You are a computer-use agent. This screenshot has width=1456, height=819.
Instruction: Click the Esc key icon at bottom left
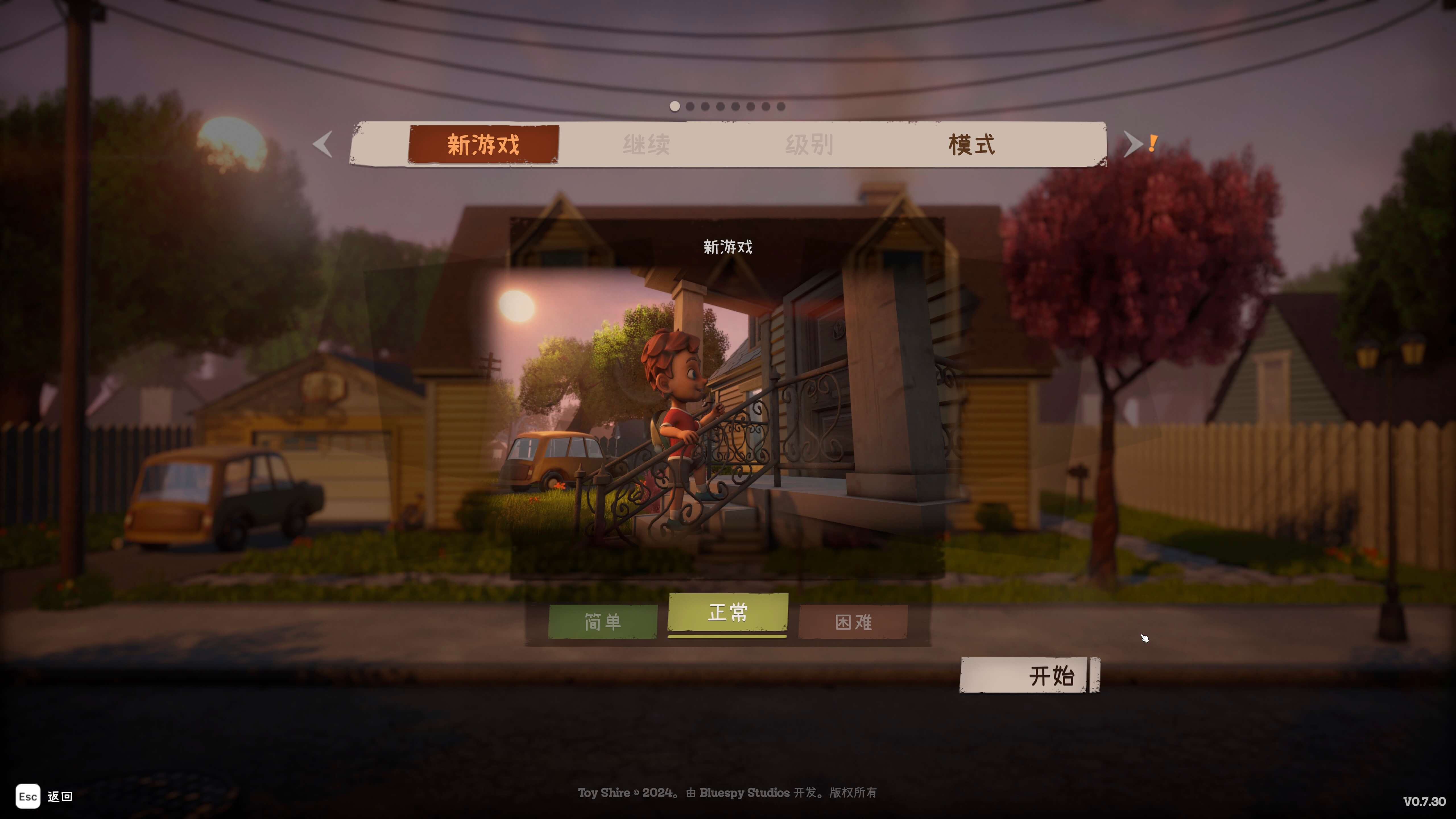(x=28, y=796)
